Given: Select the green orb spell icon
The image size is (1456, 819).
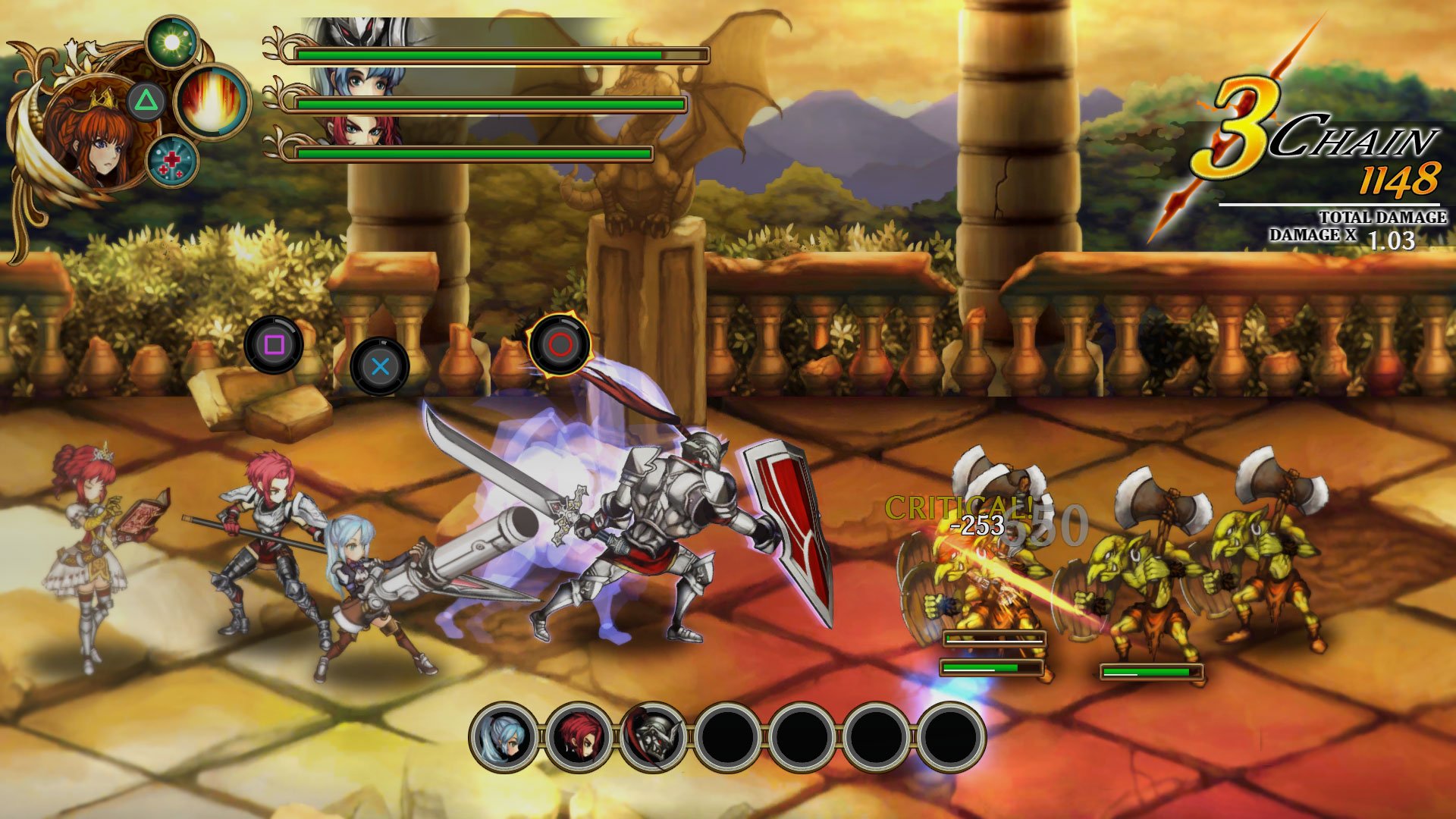Looking at the screenshot, I should [172, 42].
